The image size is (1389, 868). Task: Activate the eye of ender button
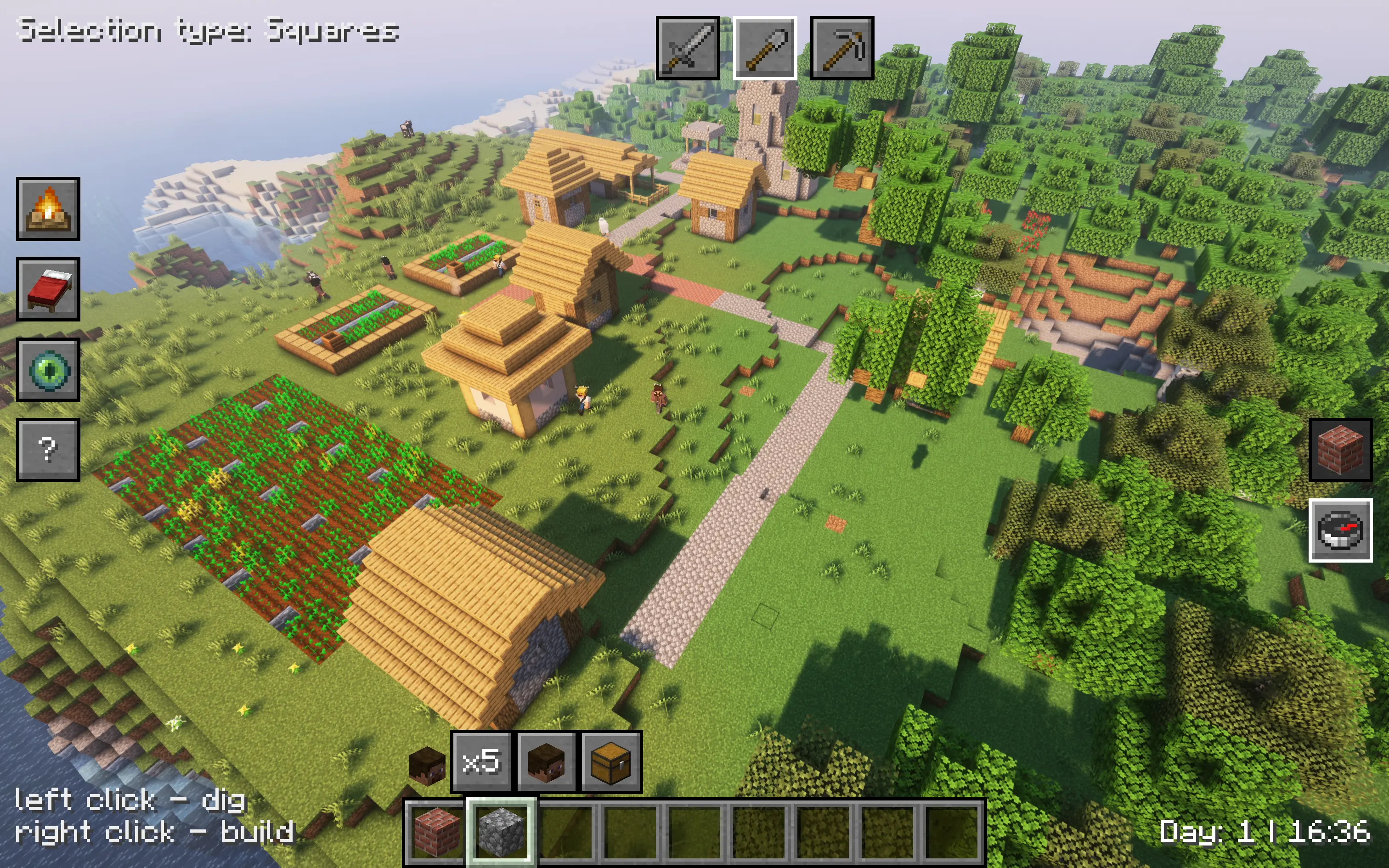click(48, 370)
